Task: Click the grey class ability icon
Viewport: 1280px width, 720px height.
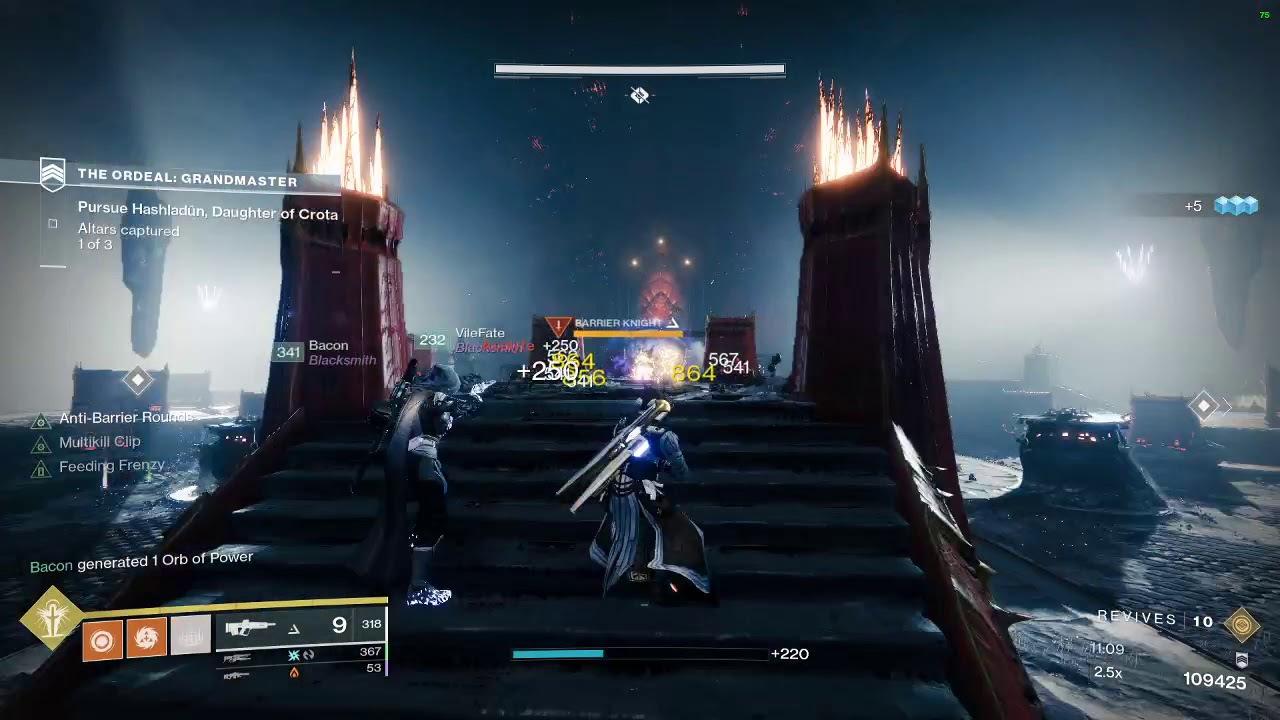Action: click(190, 636)
